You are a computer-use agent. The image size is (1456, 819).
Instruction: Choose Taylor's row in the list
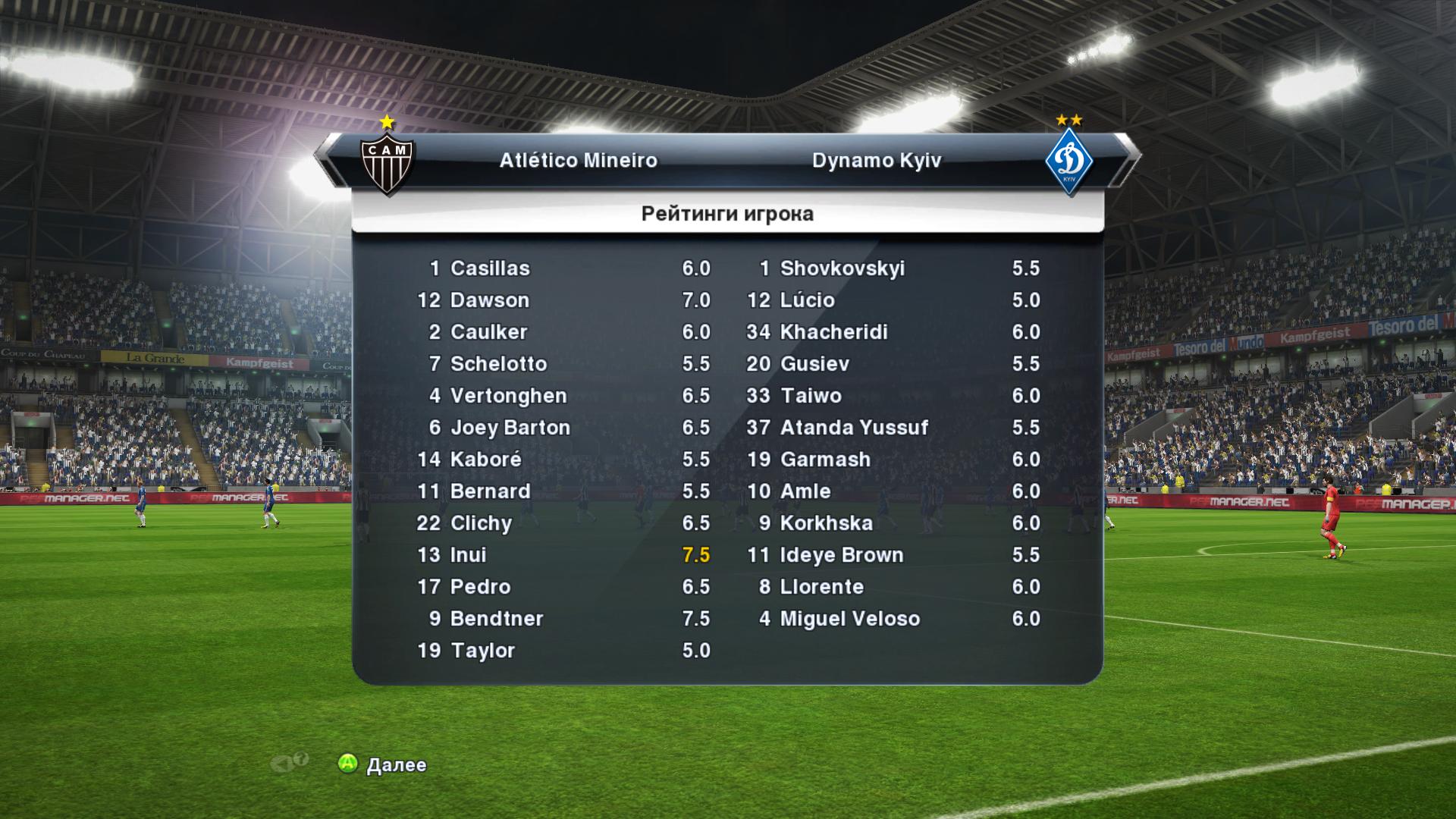(563, 651)
